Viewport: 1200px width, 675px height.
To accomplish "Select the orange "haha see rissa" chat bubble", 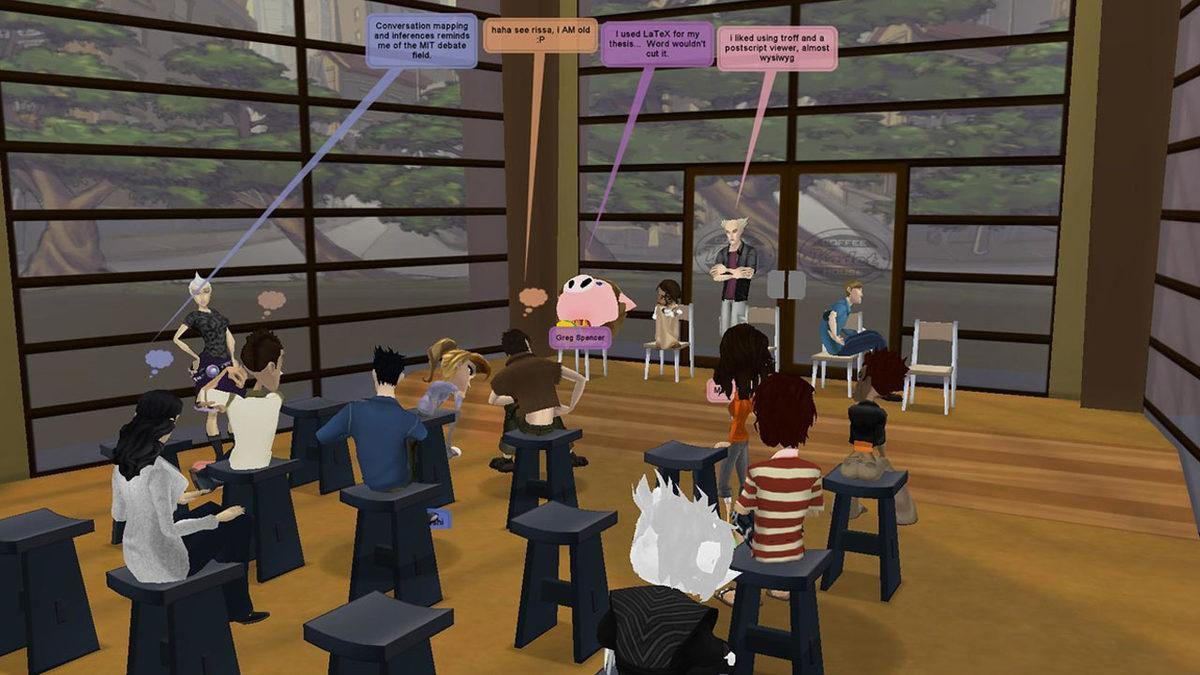I will (x=540, y=35).
